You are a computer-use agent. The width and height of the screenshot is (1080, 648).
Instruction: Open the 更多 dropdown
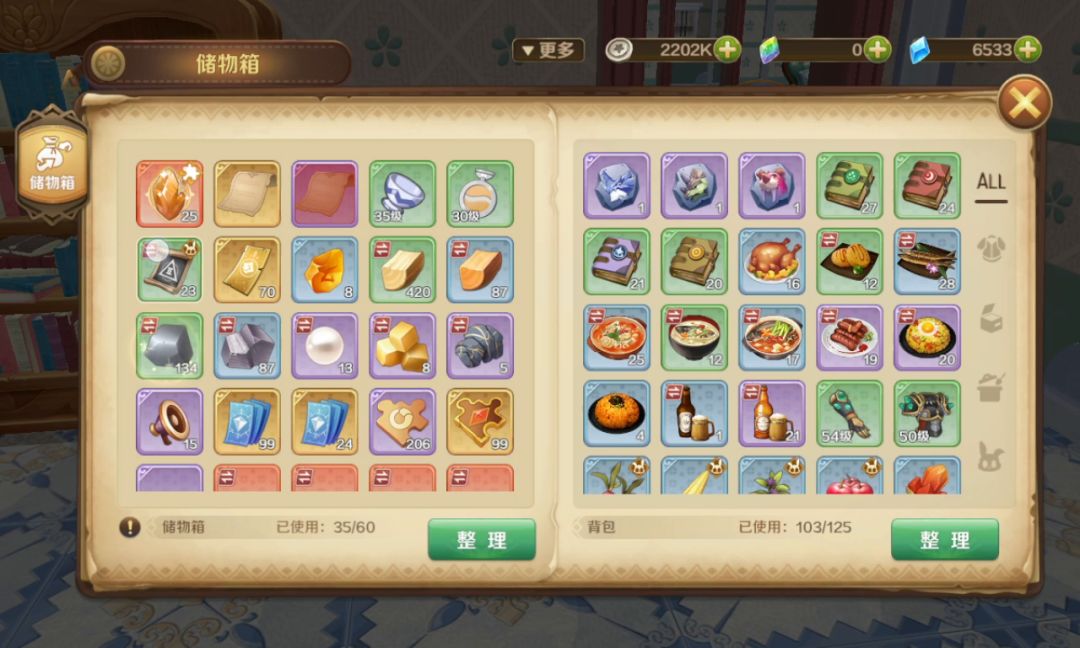pos(548,50)
